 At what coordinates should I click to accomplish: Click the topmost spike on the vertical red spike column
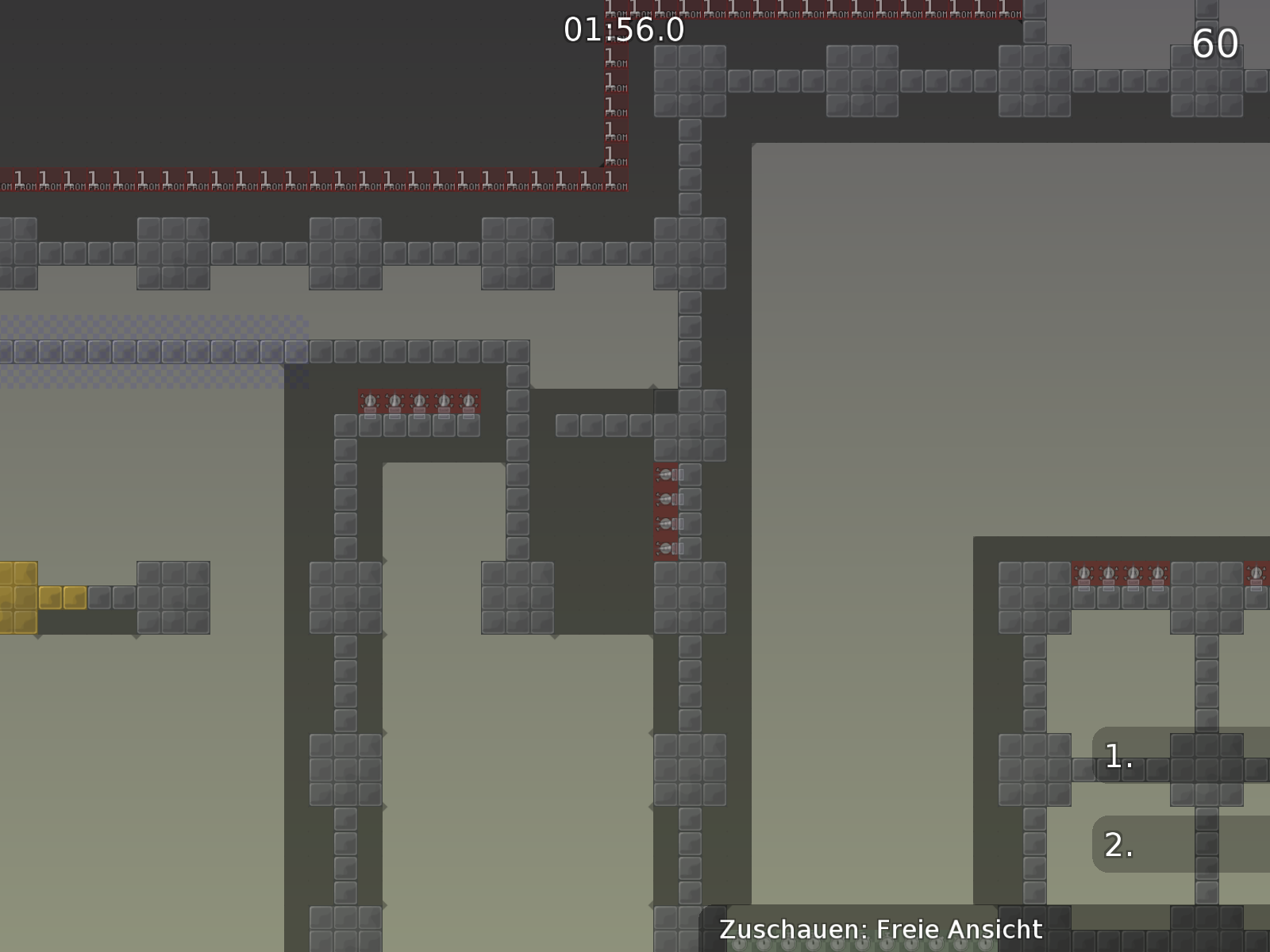point(664,476)
